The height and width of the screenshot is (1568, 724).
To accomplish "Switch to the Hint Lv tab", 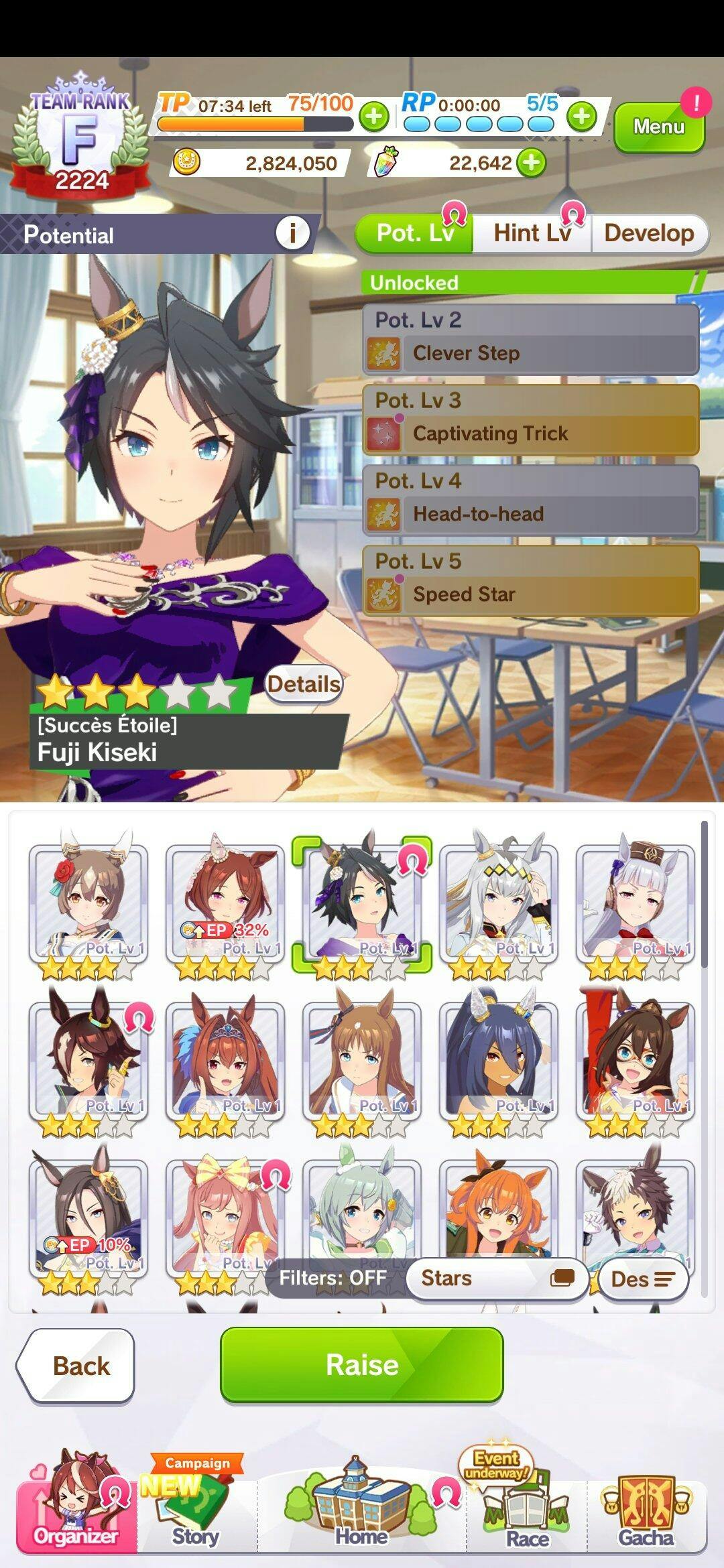I will pos(532,233).
